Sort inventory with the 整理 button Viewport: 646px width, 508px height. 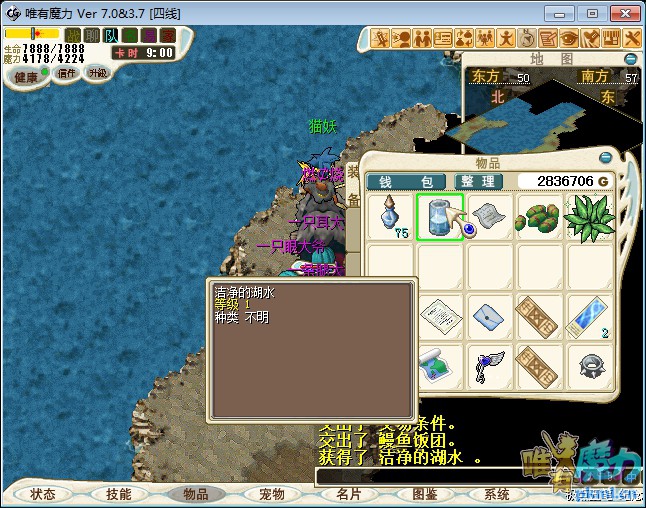(478, 181)
